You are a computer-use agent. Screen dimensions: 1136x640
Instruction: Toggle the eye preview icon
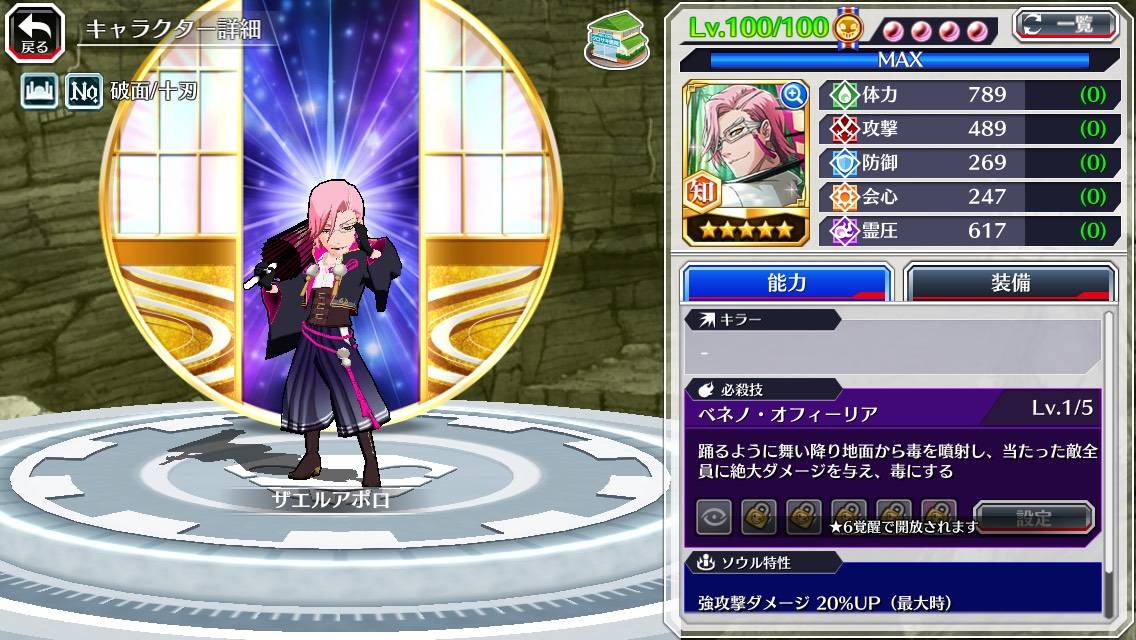tap(714, 517)
